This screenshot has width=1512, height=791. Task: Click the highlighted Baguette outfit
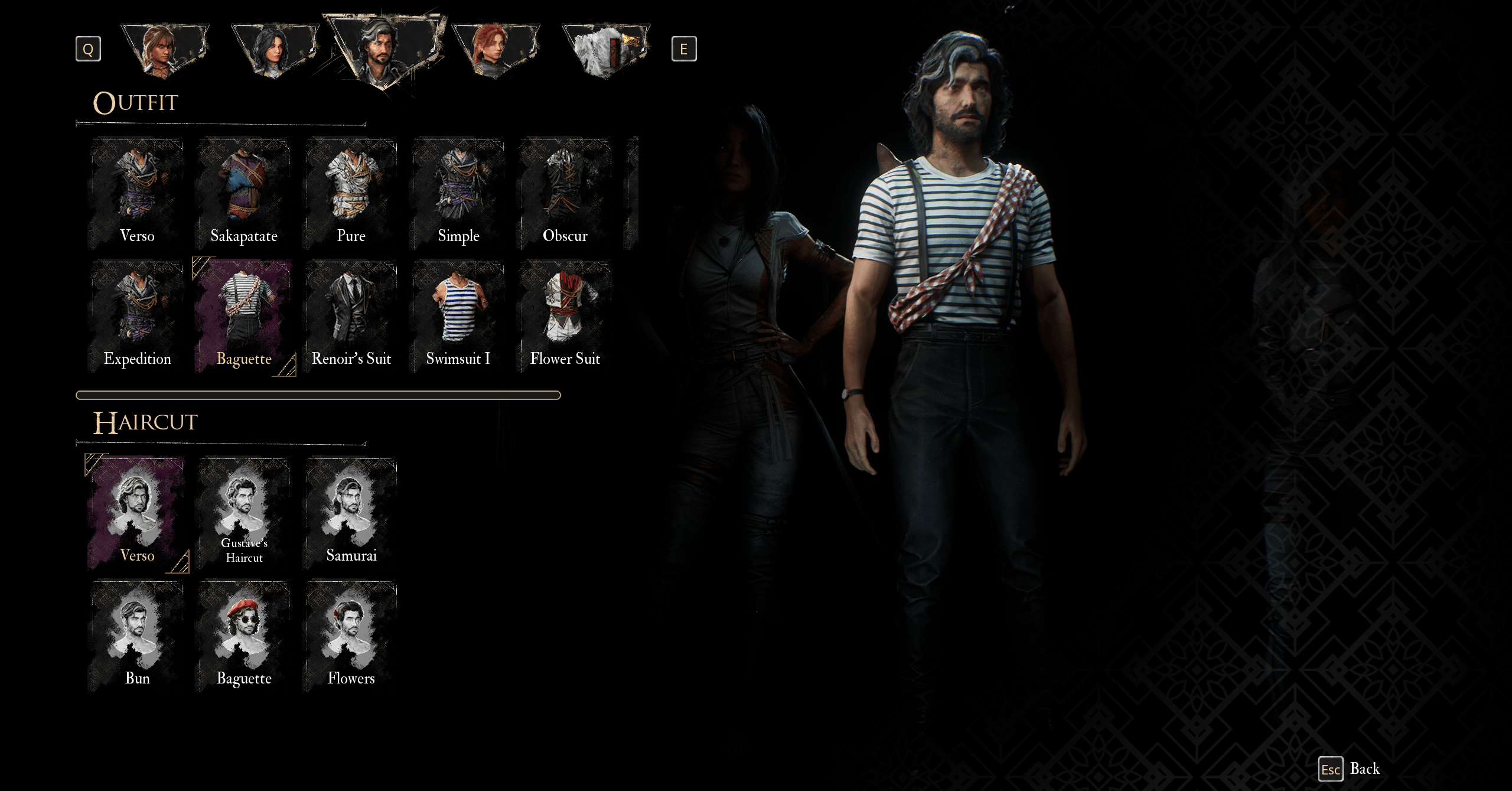[243, 317]
